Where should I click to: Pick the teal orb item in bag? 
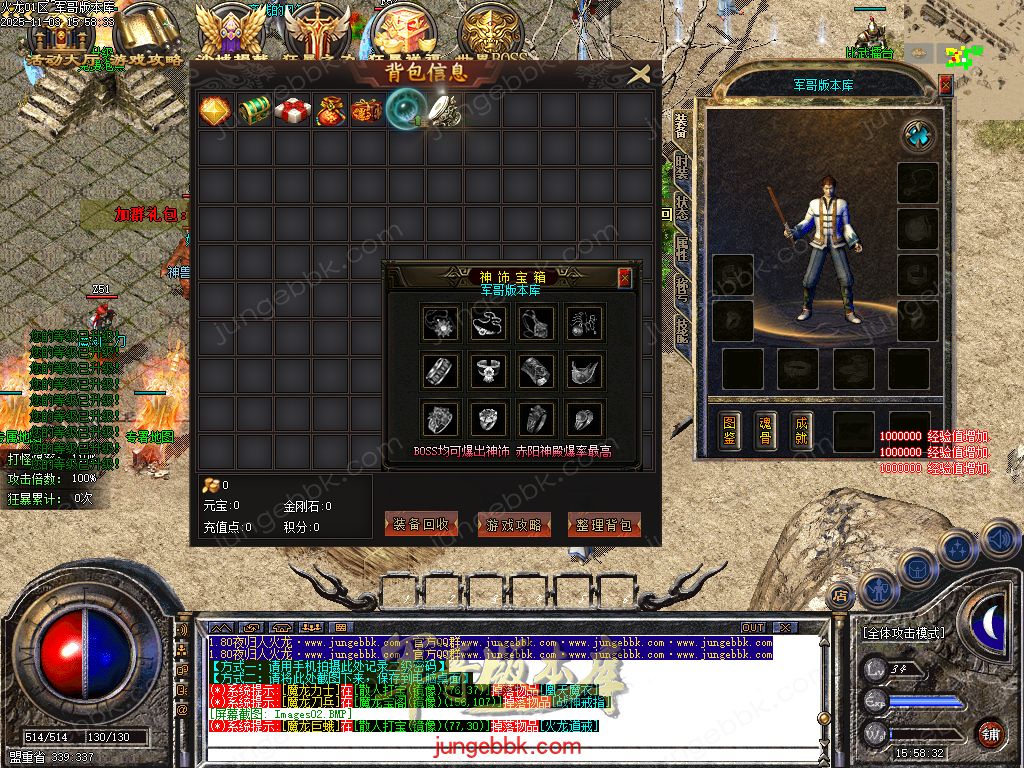[406, 110]
